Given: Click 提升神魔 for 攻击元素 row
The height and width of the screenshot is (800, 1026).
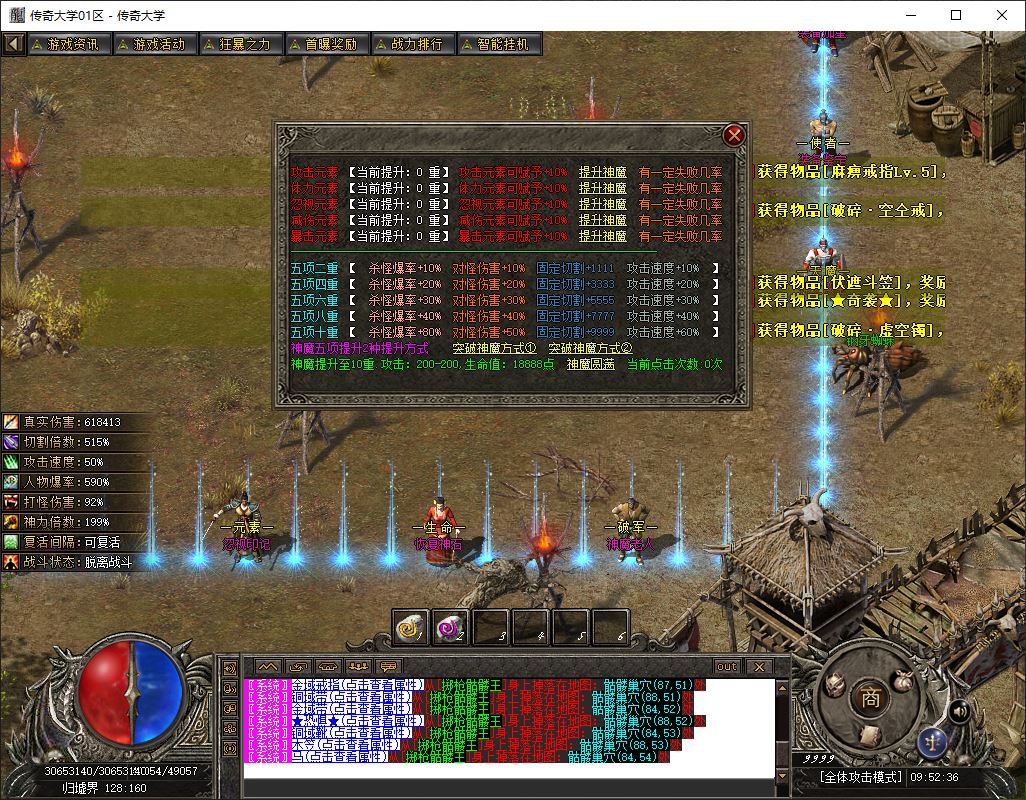Looking at the screenshot, I should point(603,172).
